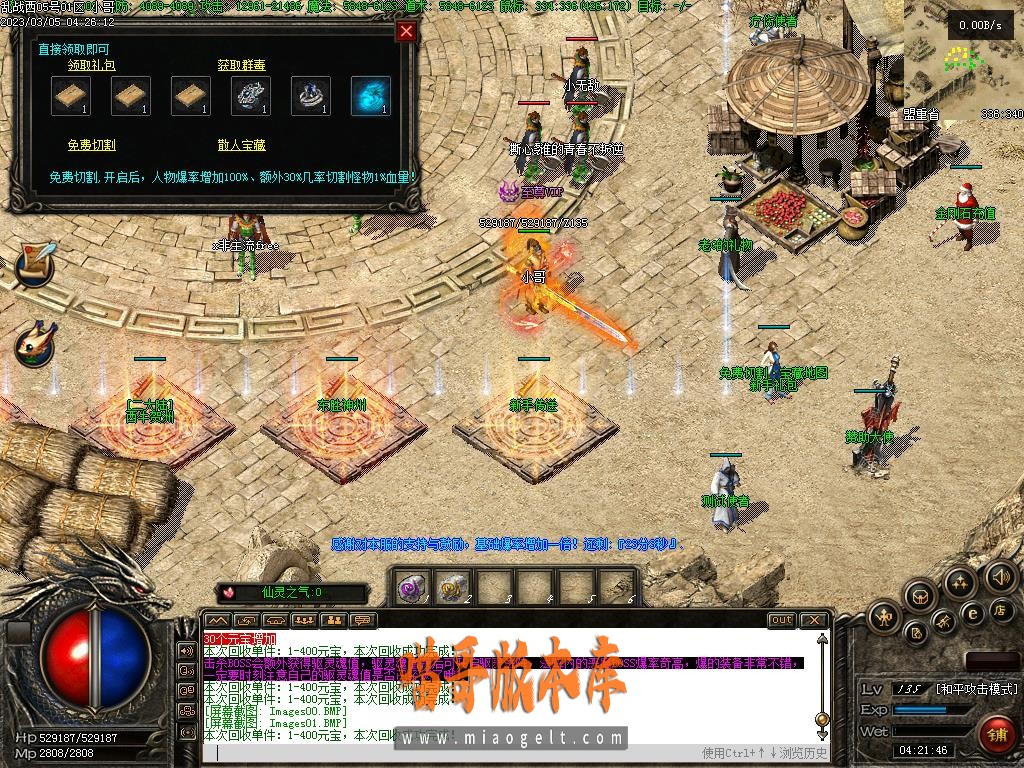Click the red 铺 stall button
The height and width of the screenshot is (768, 1024).
(996, 734)
